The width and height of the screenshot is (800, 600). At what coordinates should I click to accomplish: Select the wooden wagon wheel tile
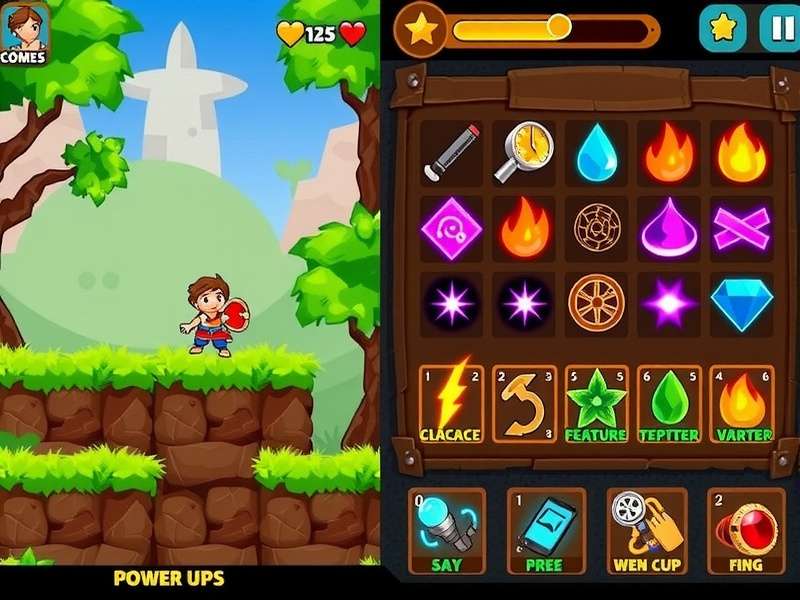click(x=596, y=301)
